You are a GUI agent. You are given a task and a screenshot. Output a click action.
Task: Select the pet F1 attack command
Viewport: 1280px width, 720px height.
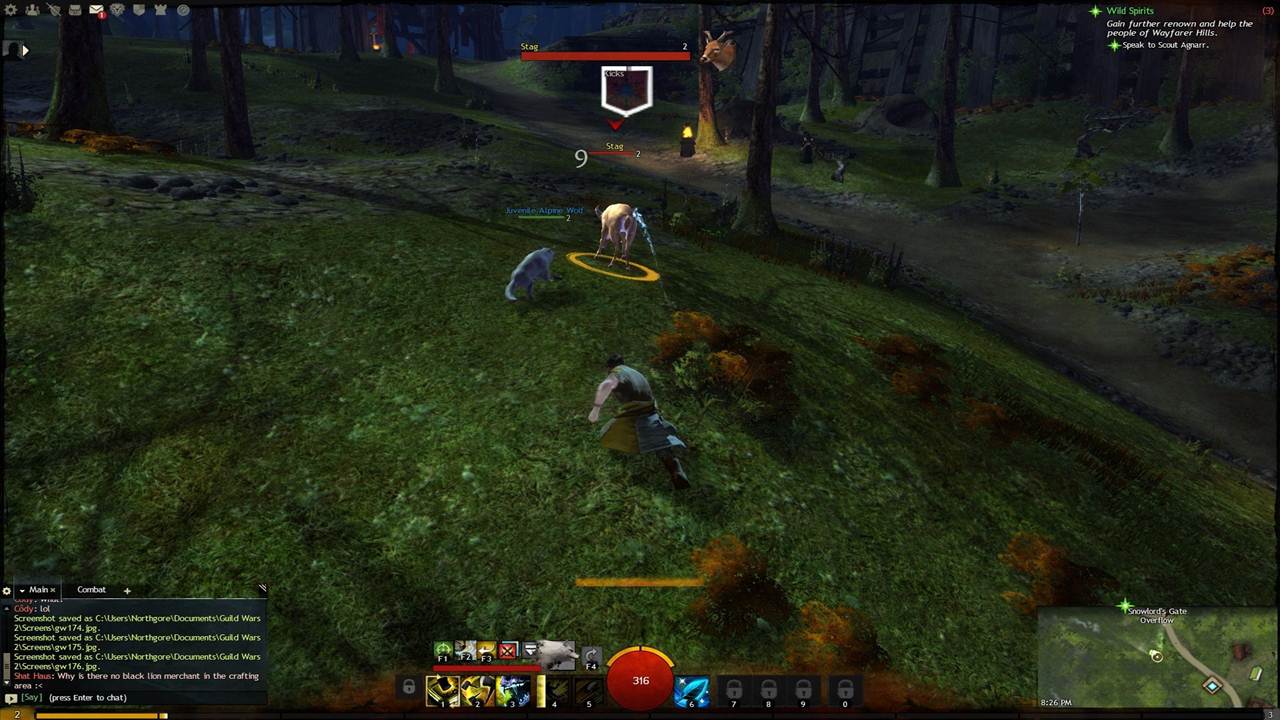[x=443, y=651]
